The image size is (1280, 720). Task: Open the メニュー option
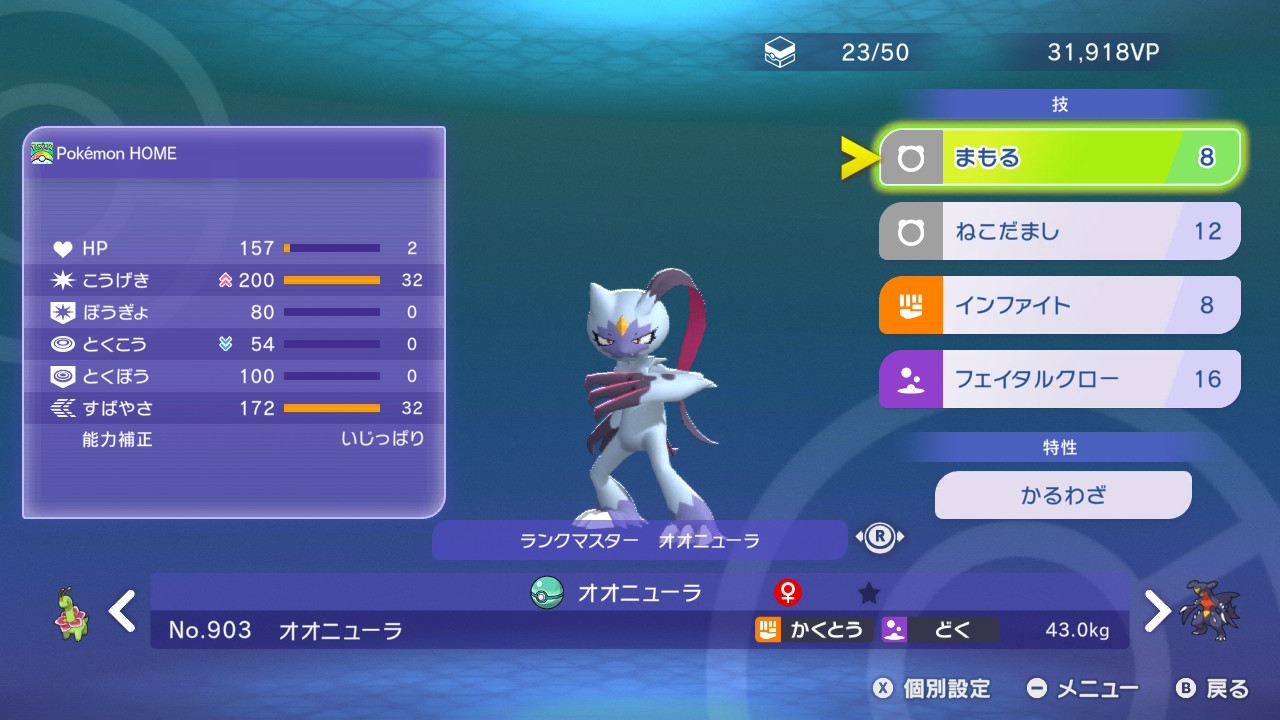pyautogui.click(x=1084, y=689)
